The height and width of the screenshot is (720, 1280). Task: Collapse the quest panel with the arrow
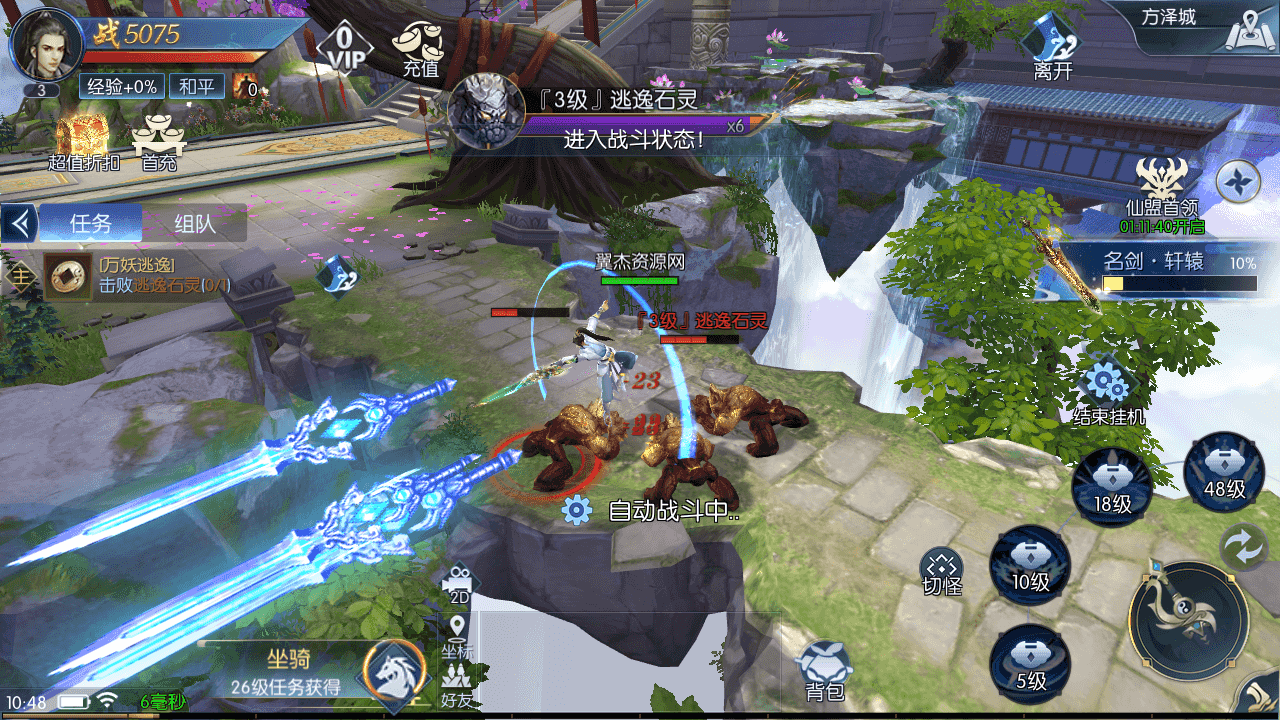[19, 223]
